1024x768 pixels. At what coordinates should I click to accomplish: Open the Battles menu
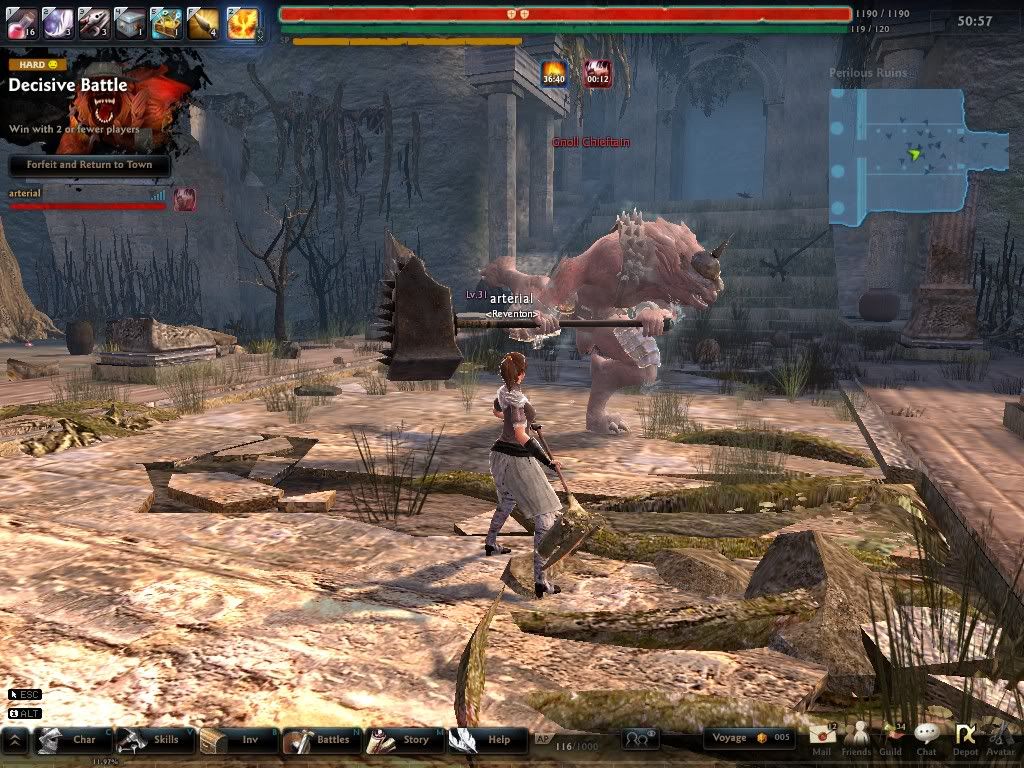click(320, 740)
